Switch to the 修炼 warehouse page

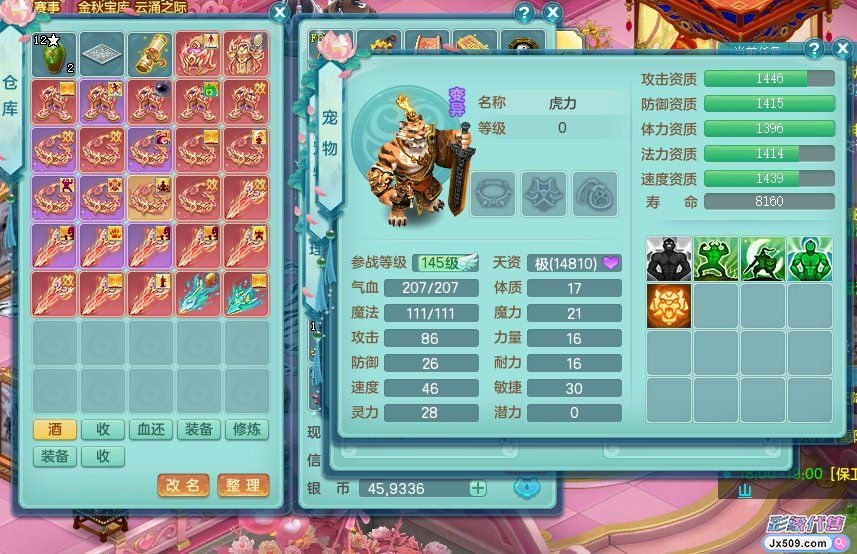click(247, 430)
